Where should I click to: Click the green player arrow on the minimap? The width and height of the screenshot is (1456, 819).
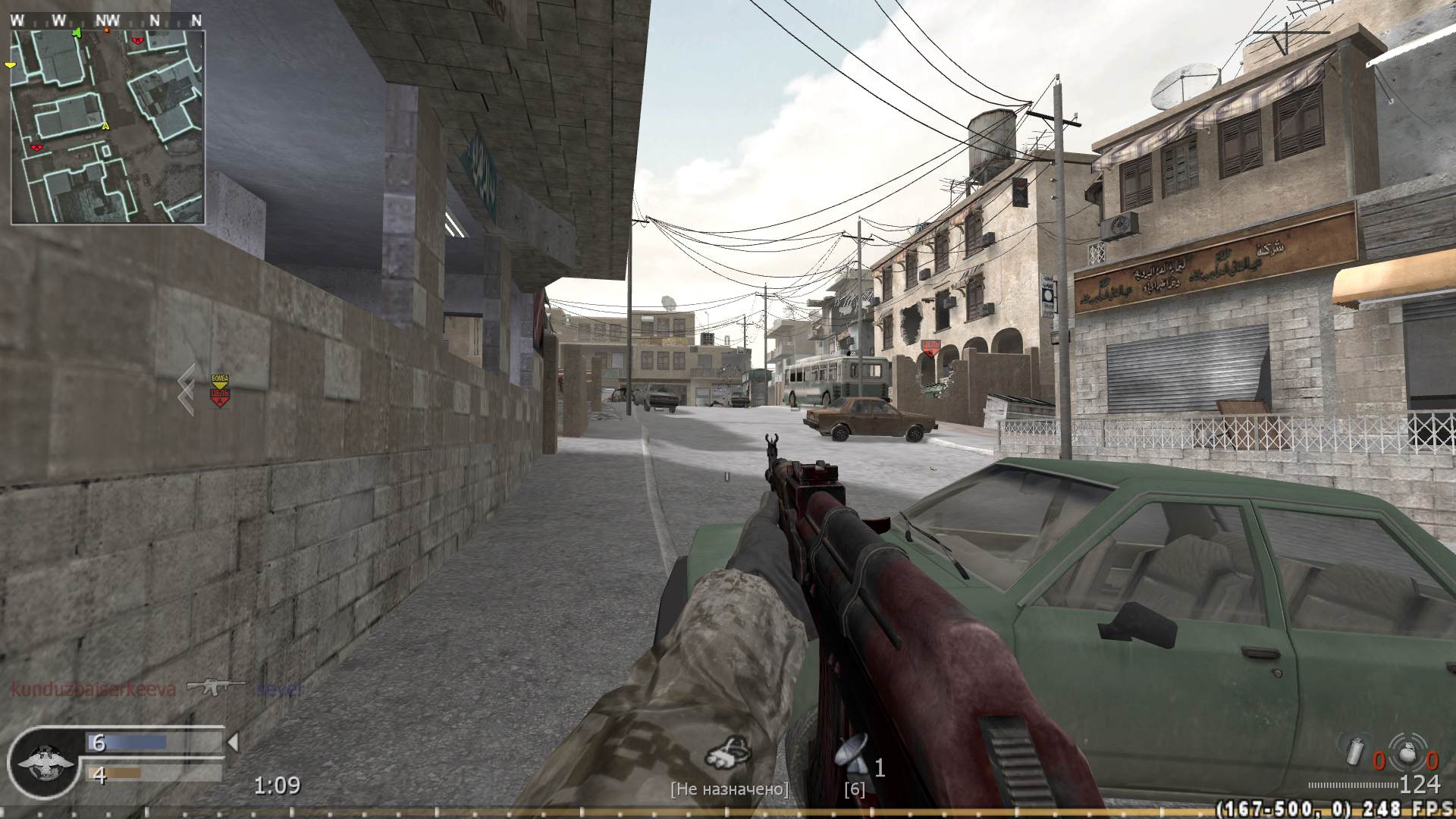[x=77, y=32]
